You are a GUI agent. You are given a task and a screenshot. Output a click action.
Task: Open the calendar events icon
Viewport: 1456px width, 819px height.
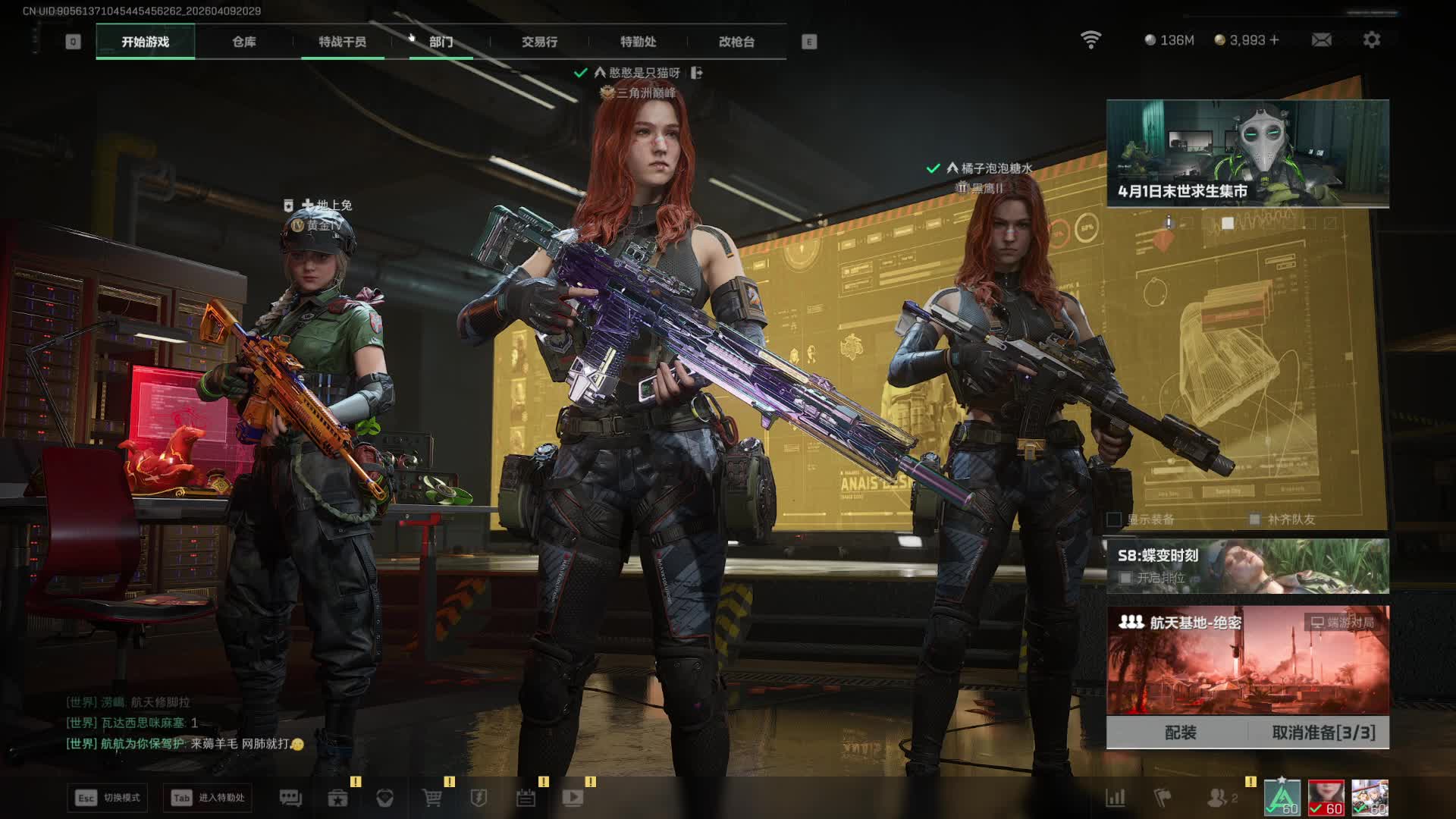[526, 798]
